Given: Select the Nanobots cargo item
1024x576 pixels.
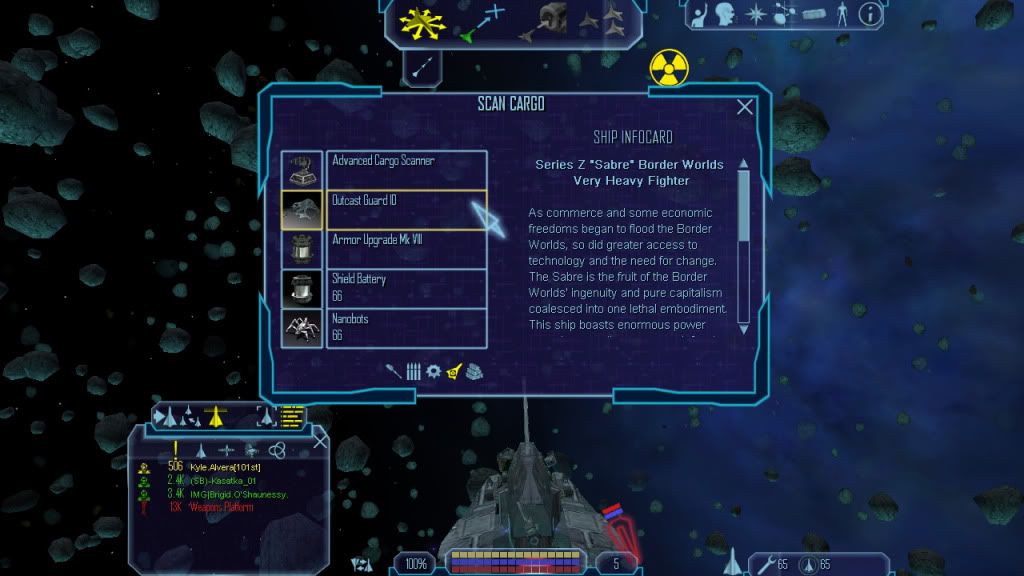Looking at the screenshot, I should [406, 328].
